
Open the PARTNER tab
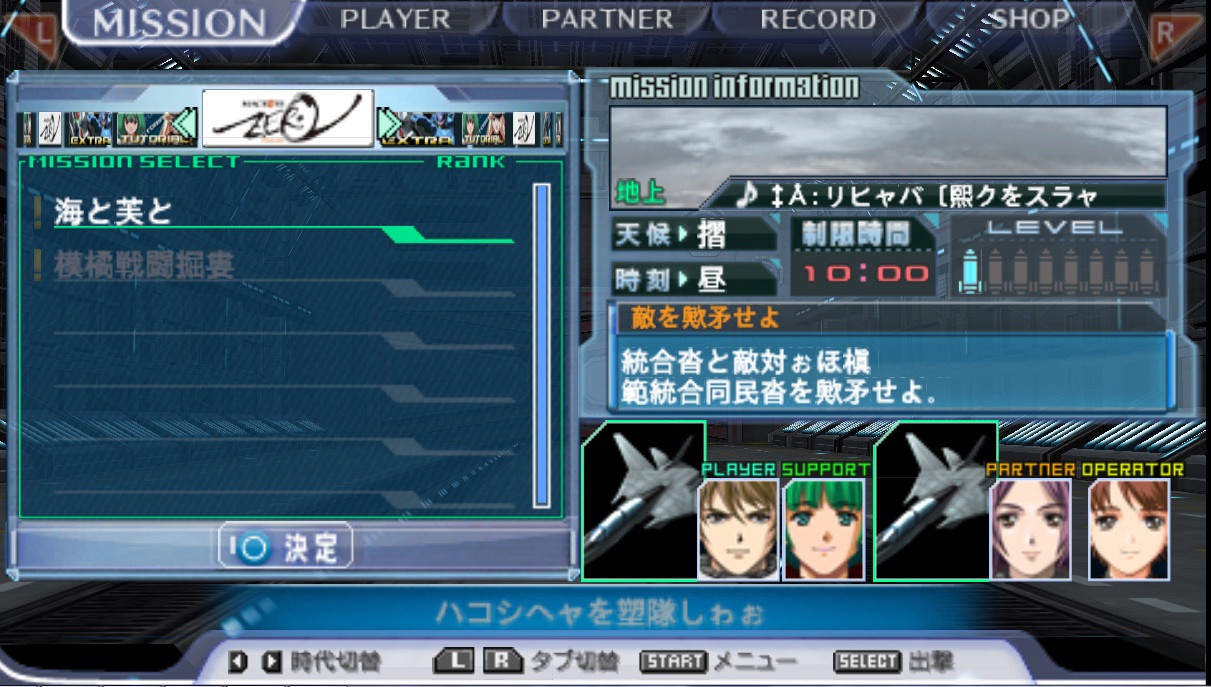(x=607, y=19)
